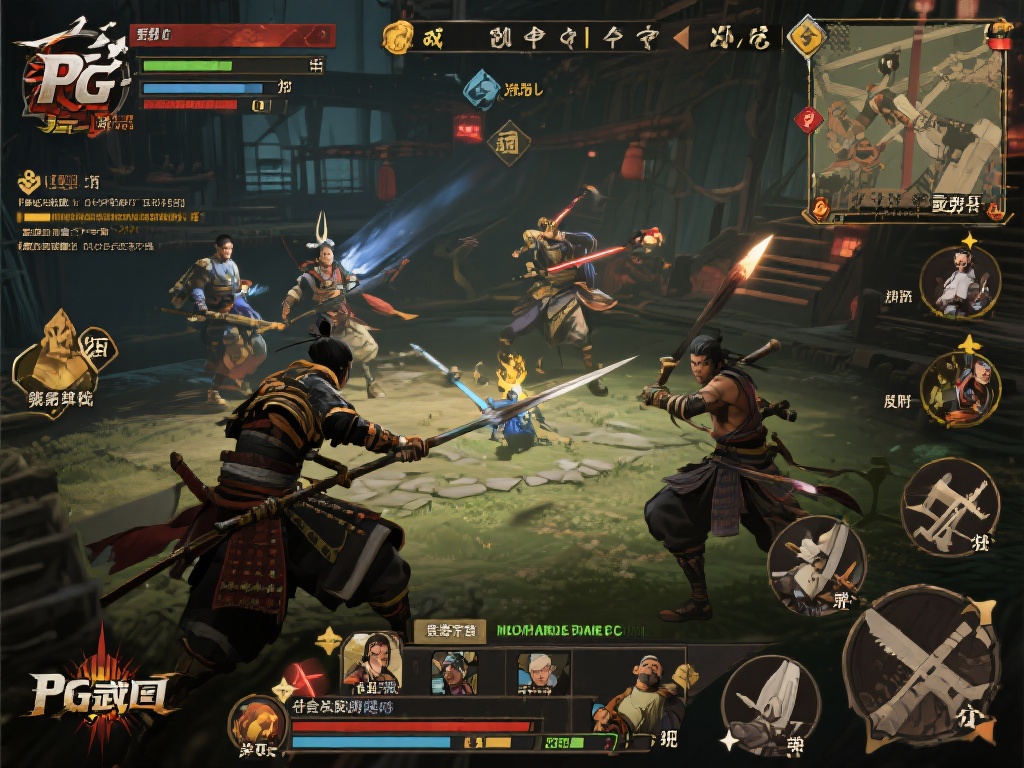The height and width of the screenshot is (768, 1024).
Task: Choose the blue-bandana party member portrait
Action: [x=455, y=671]
